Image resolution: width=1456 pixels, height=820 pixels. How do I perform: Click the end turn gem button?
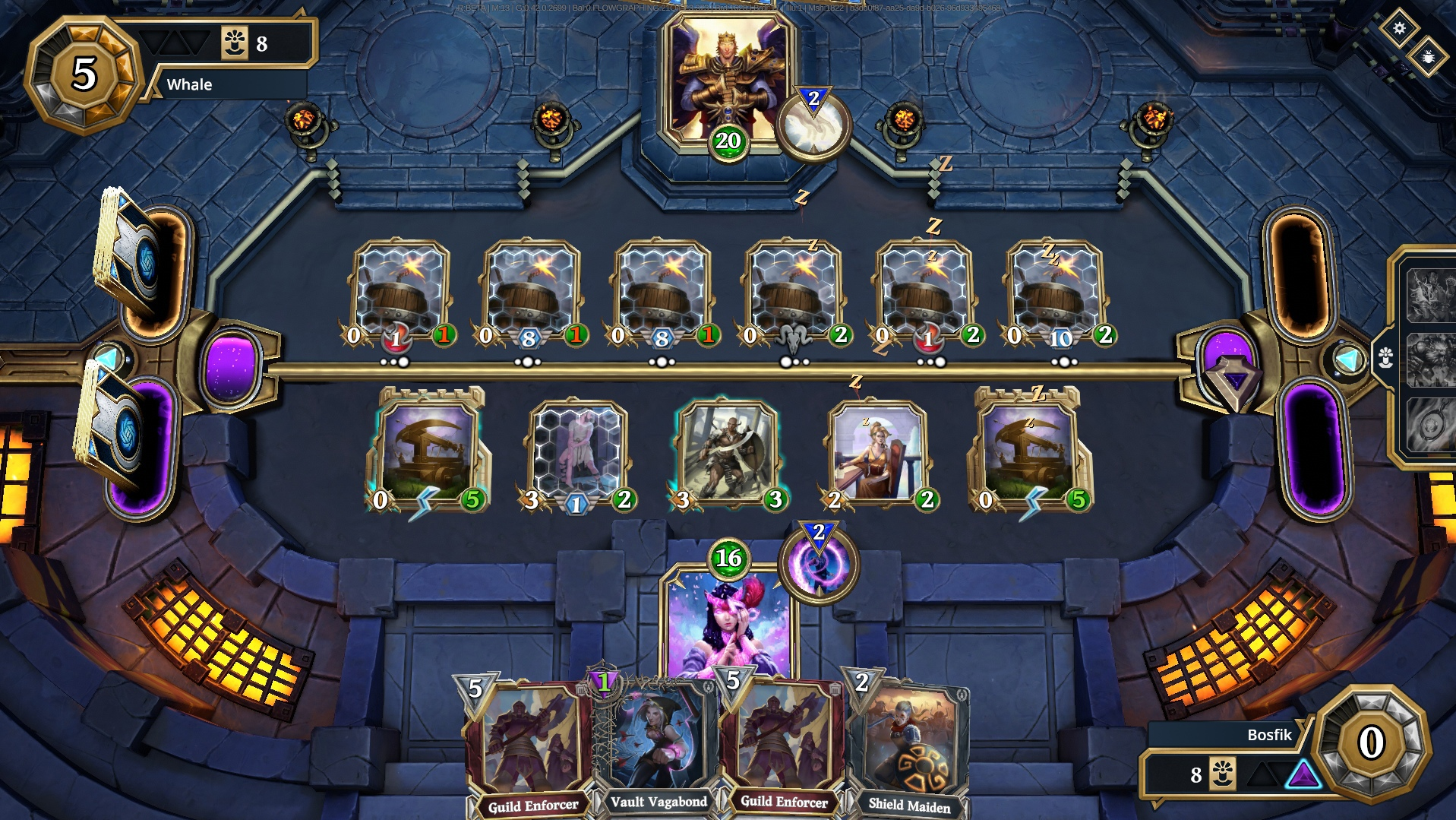[x=1234, y=378]
